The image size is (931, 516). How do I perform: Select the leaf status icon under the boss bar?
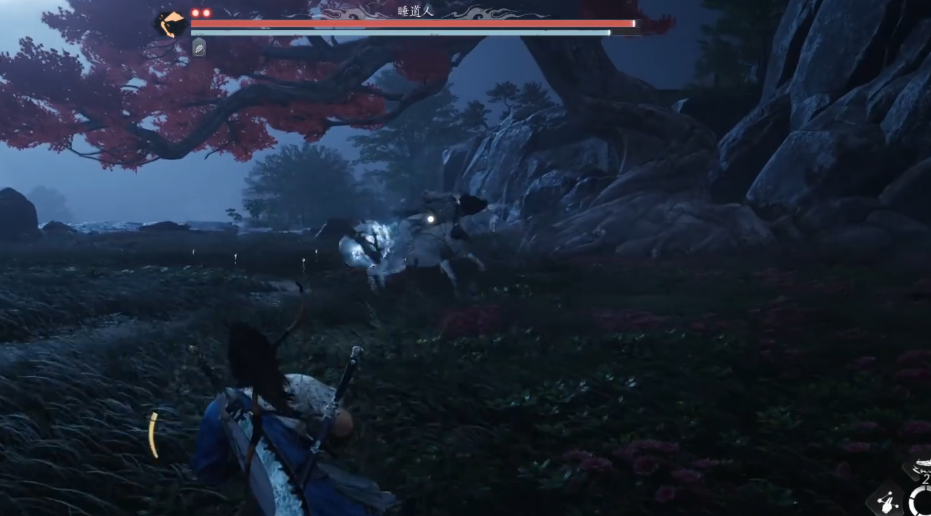coord(199,47)
